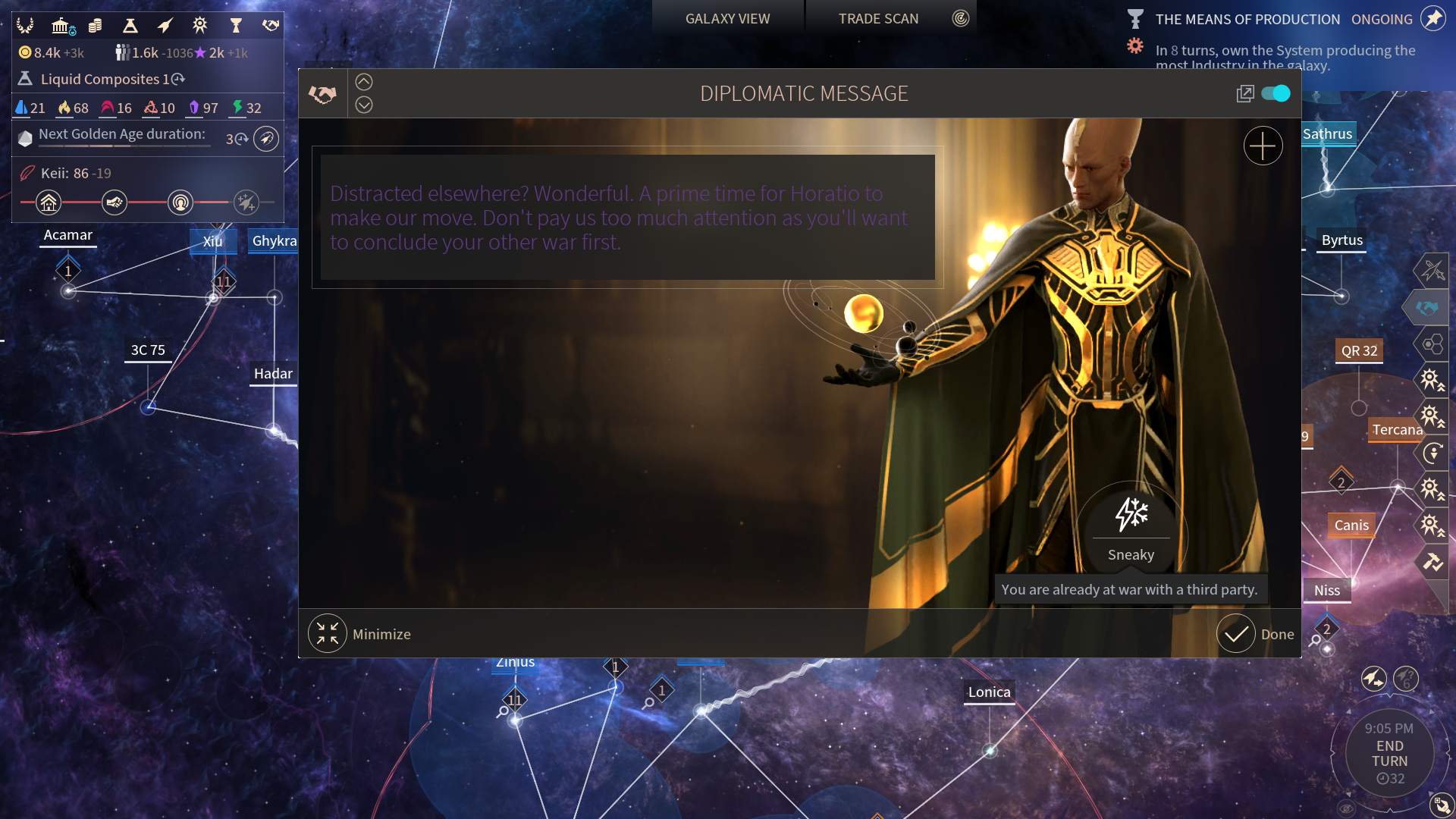Screen dimensions: 1456x819
Task: Open the empire overview laurel icon
Action: click(25, 26)
